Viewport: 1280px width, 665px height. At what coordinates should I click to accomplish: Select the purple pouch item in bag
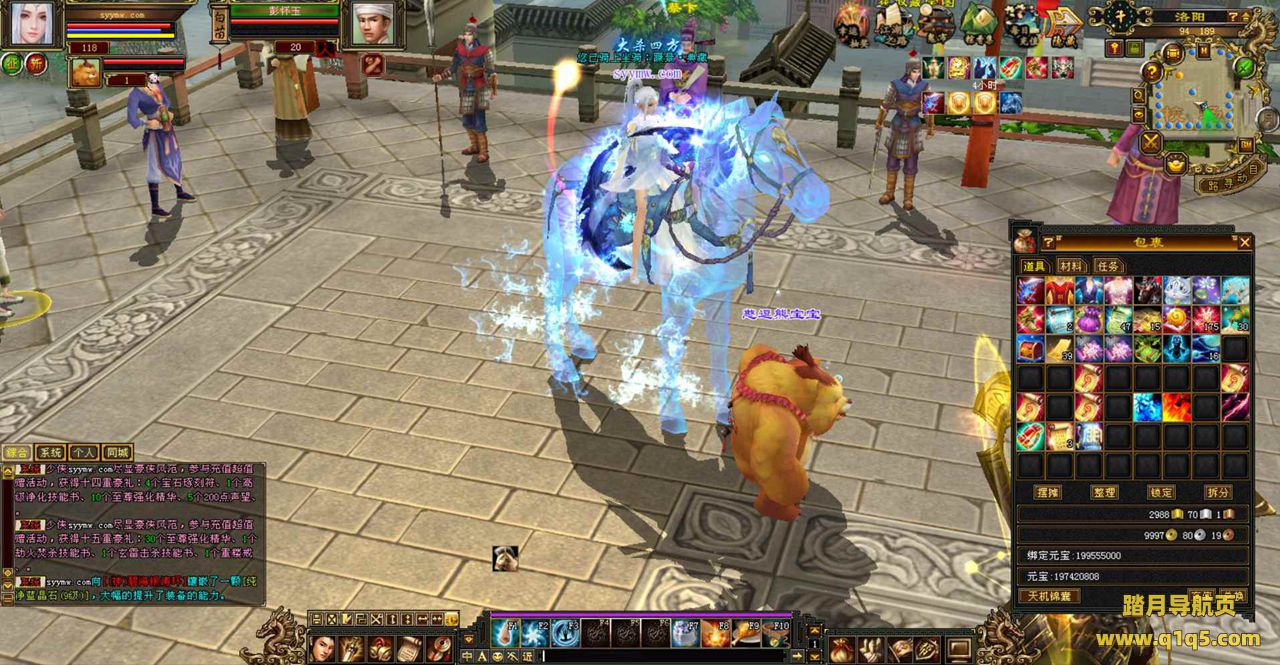1090,320
